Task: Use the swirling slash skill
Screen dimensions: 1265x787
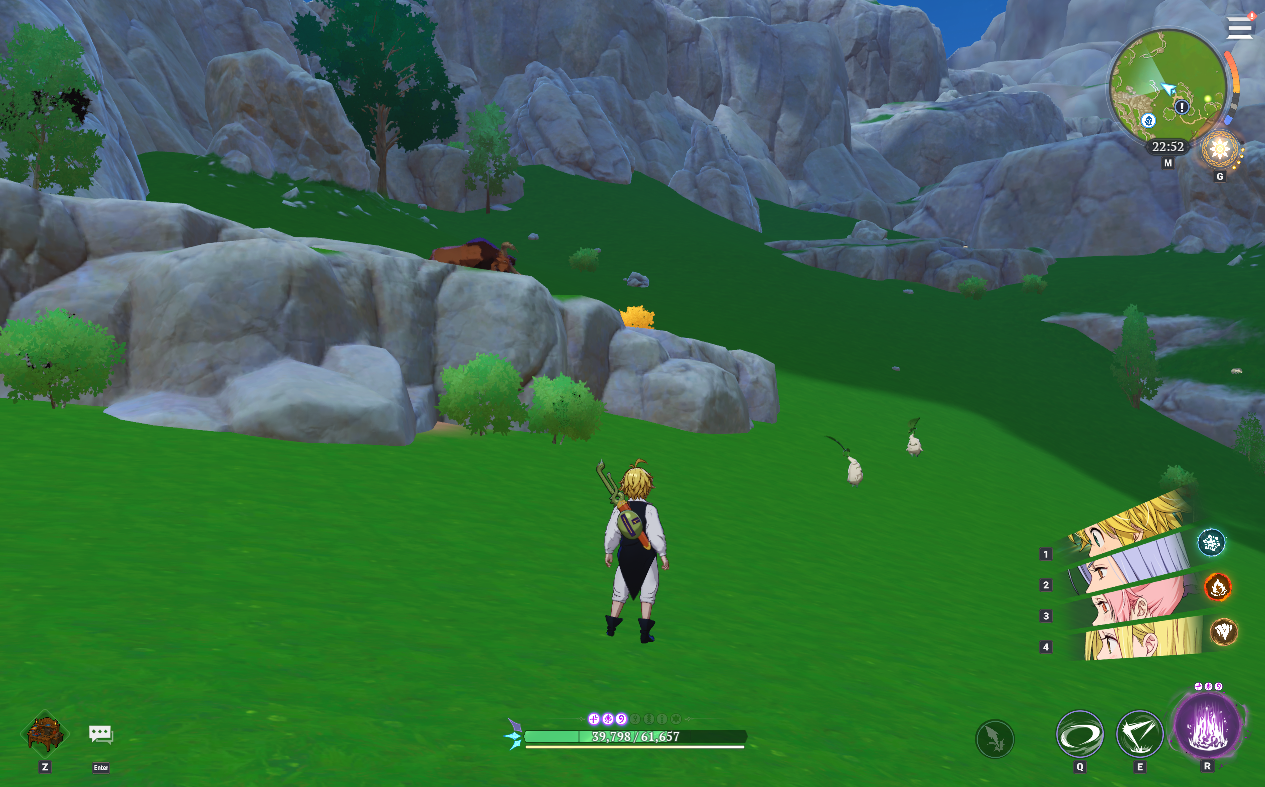Action: [1080, 734]
